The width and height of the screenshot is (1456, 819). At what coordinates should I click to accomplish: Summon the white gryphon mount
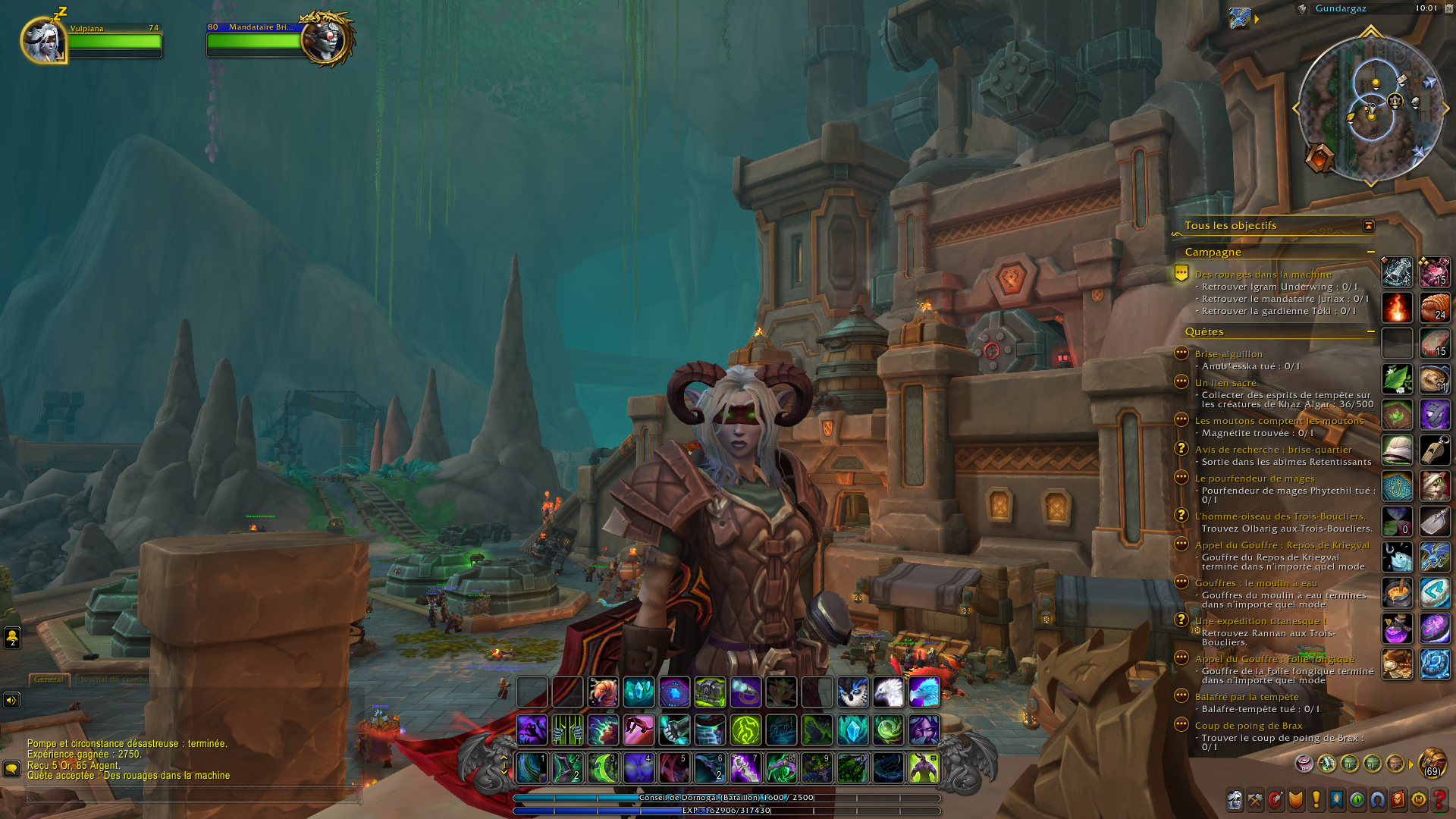888,692
